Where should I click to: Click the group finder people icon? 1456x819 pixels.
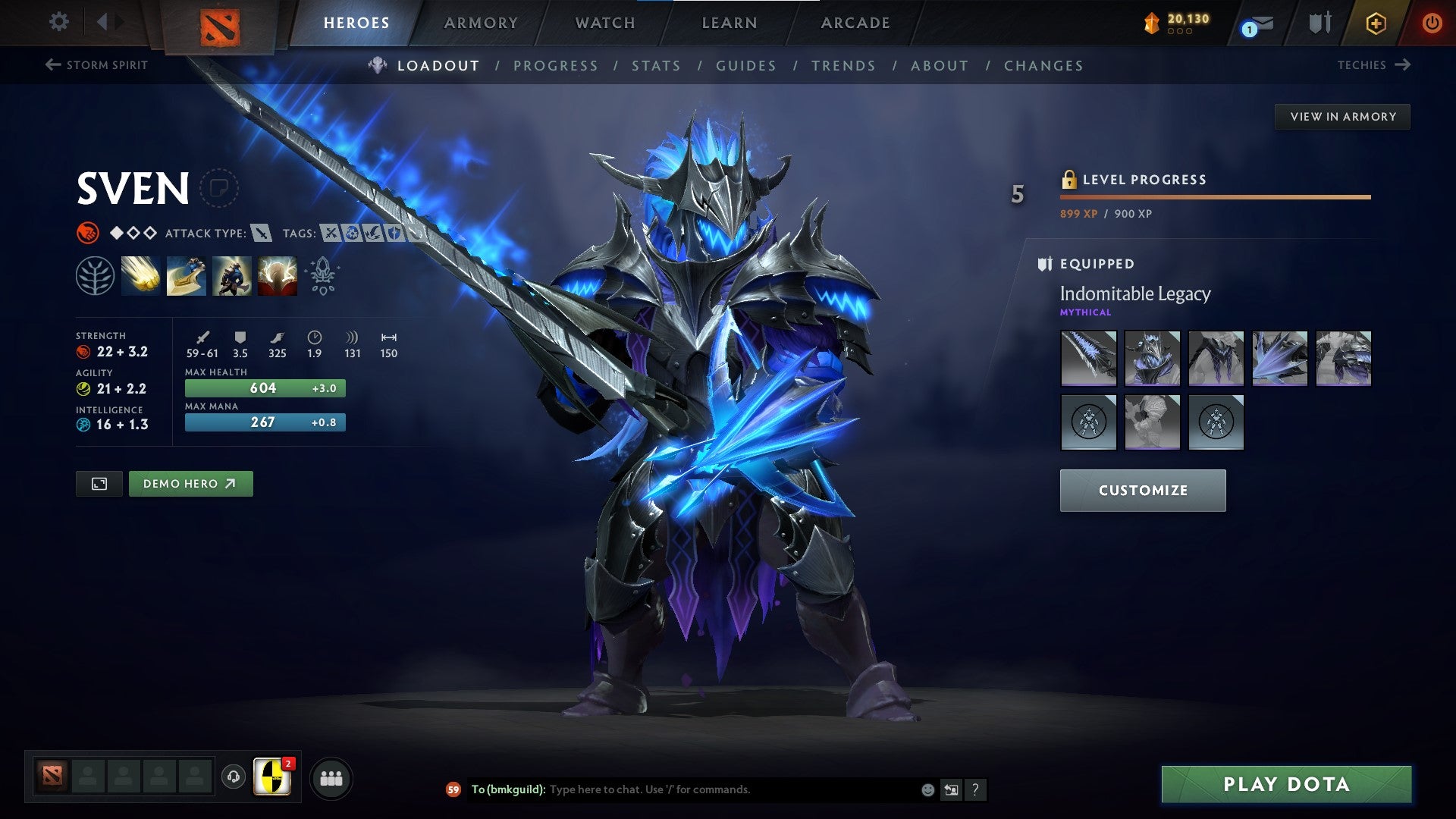(x=331, y=778)
